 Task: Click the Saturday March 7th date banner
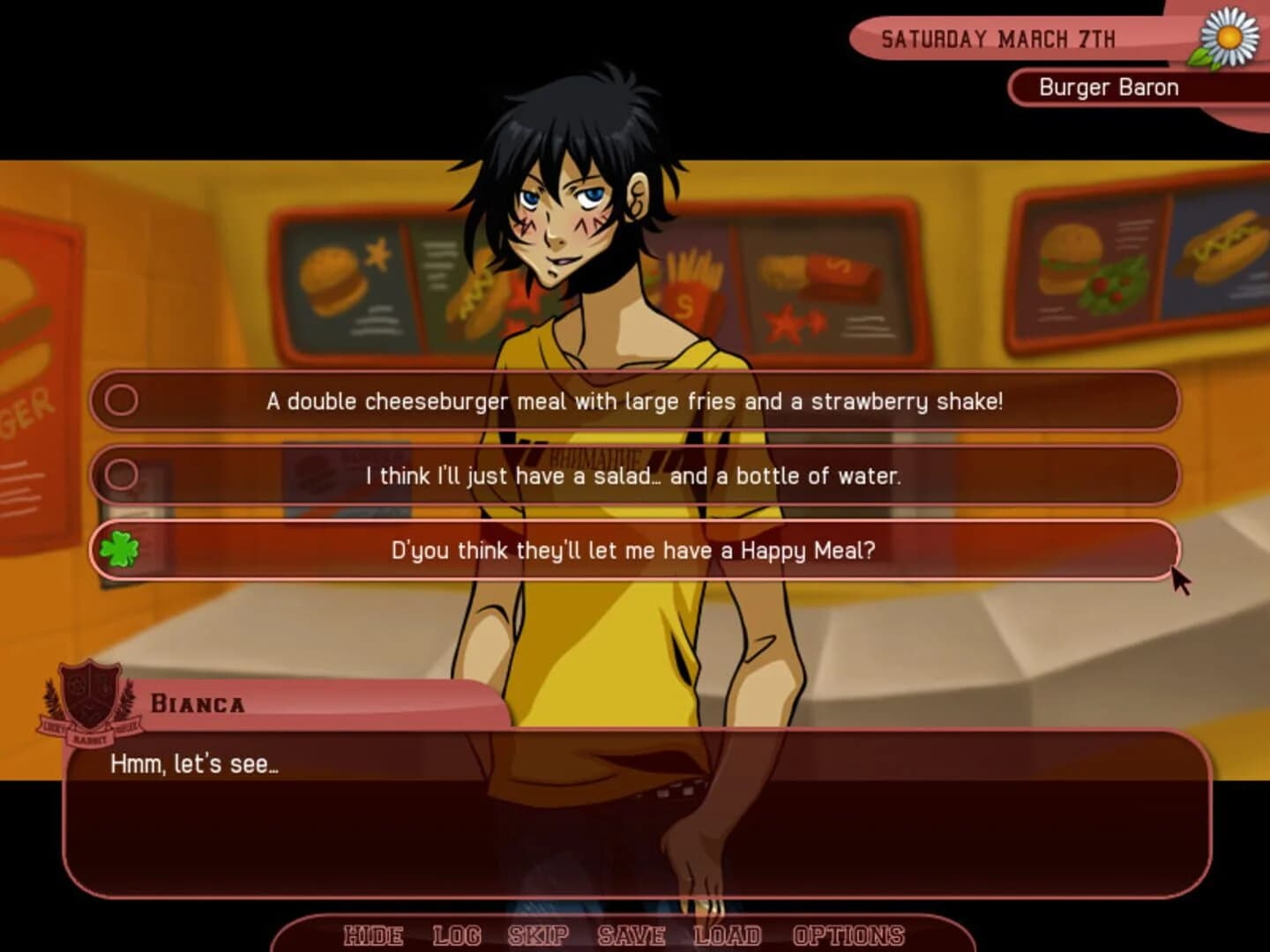click(x=999, y=39)
